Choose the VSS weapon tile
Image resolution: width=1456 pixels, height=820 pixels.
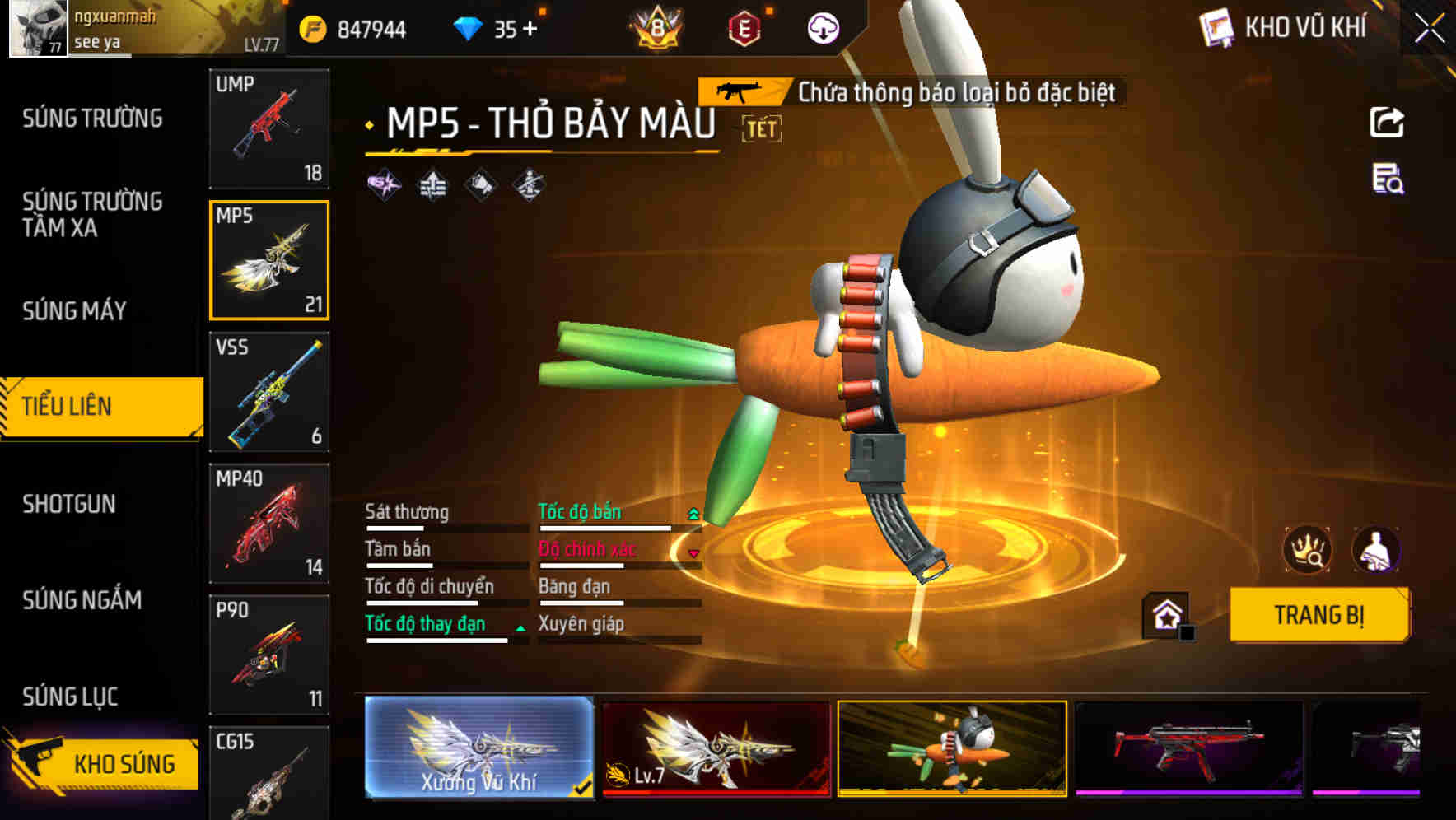[x=269, y=392]
